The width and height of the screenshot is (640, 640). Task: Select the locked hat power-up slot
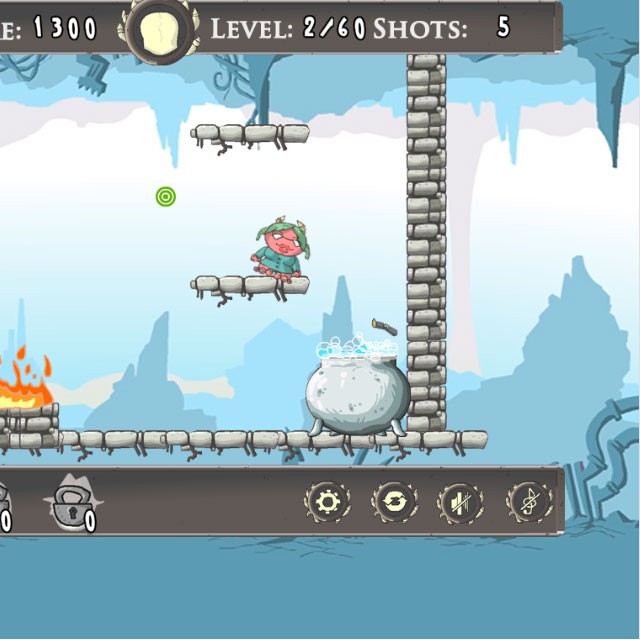[x=72, y=503]
